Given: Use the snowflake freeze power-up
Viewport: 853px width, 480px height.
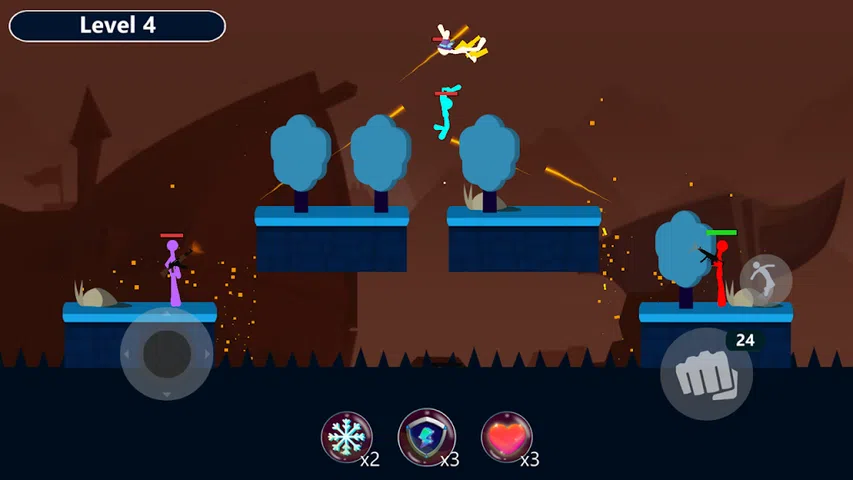Looking at the screenshot, I should click(346, 437).
